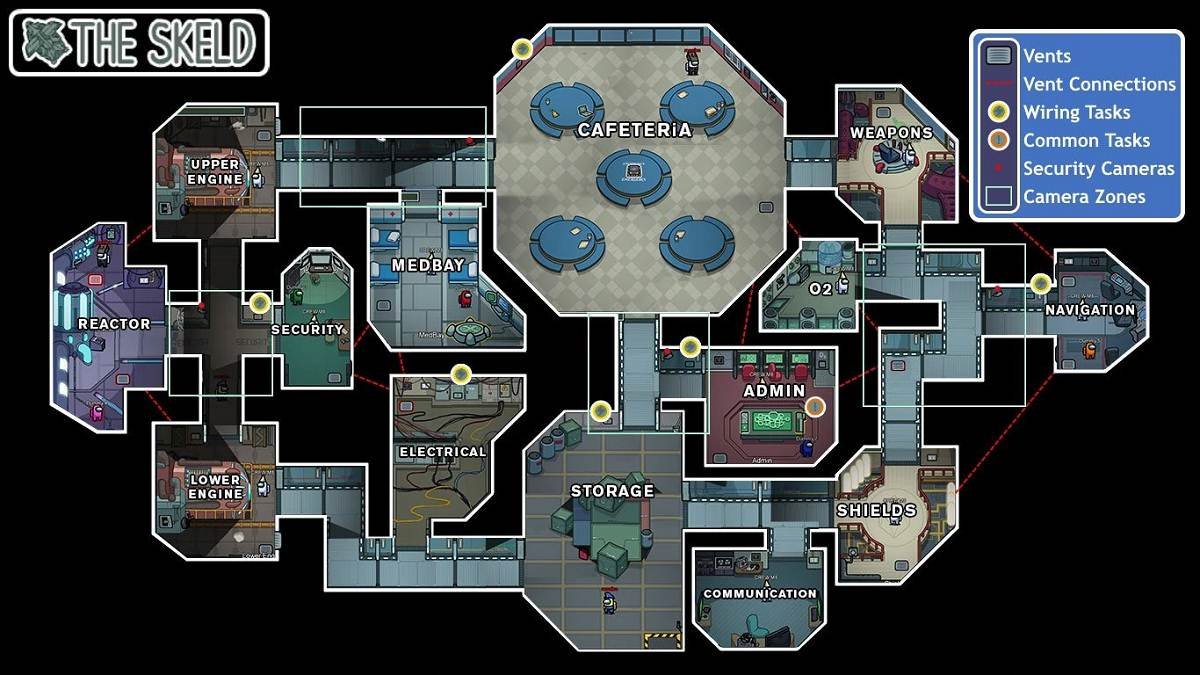Screen dimensions: 1200x675
Task: Select the wiring task marker beside Navigation
Action: coord(1041,284)
